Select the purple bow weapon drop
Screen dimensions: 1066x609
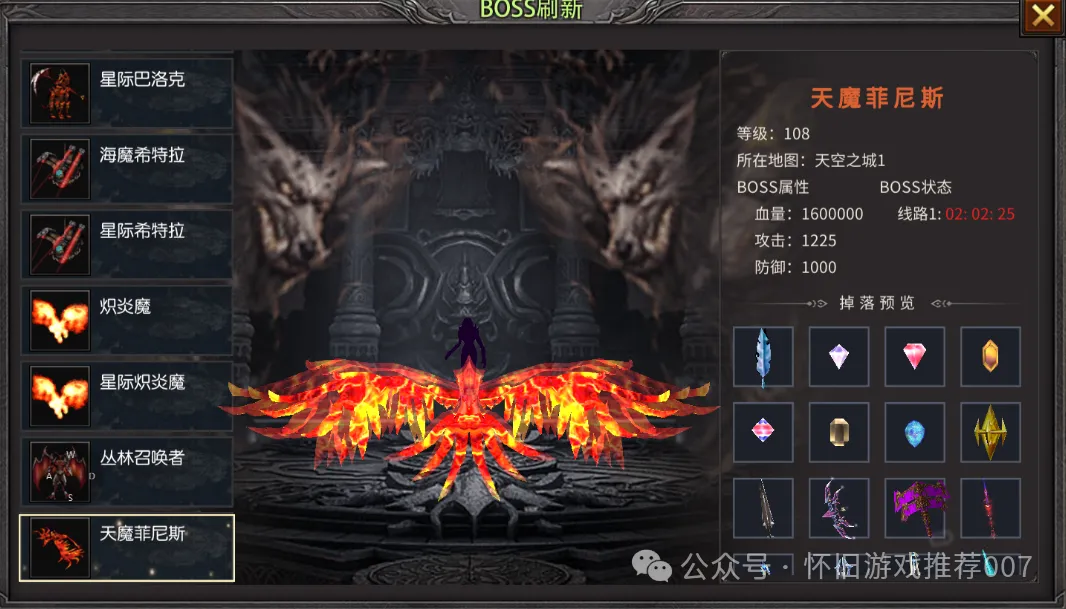(839, 508)
